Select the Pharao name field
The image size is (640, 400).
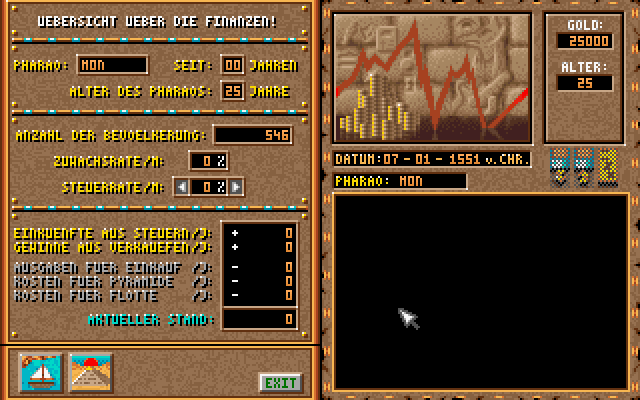coord(111,66)
